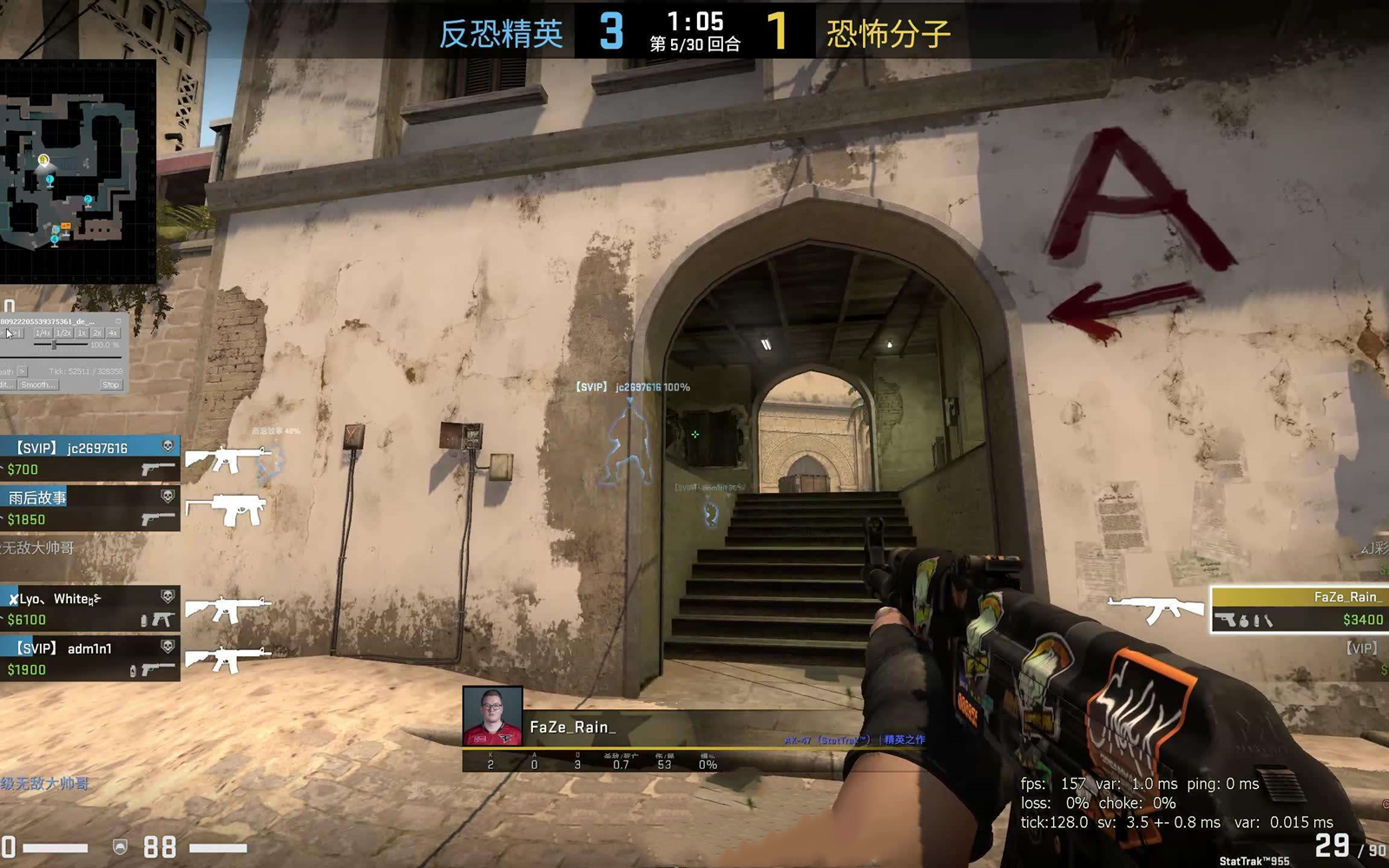The image size is (1389, 868).
Task: Select the FaZe_Rain_ player card on the right
Action: pos(1299,608)
